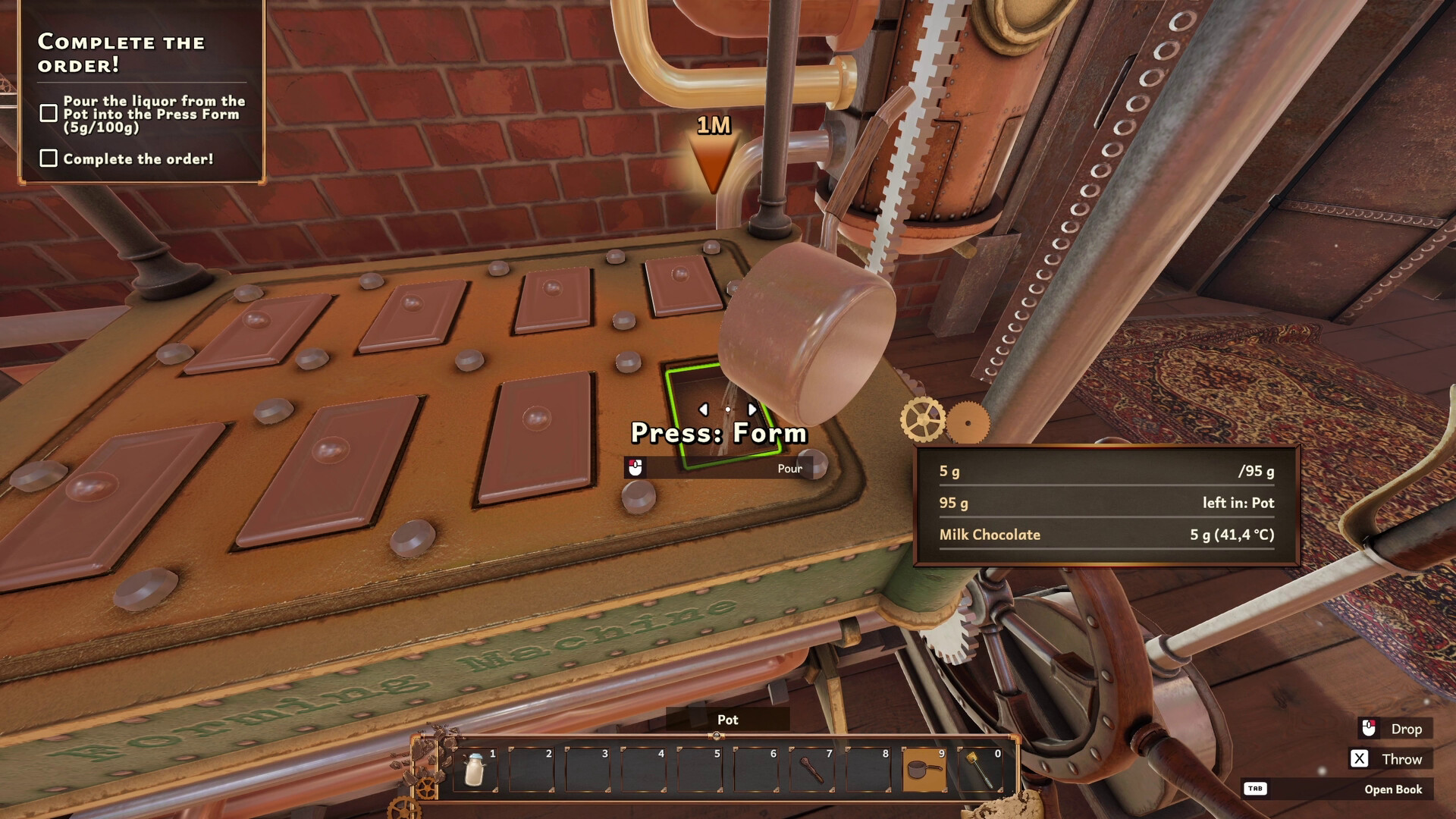Activate the Open Book action
Screen dimensions: 1456x819
tap(1393, 789)
